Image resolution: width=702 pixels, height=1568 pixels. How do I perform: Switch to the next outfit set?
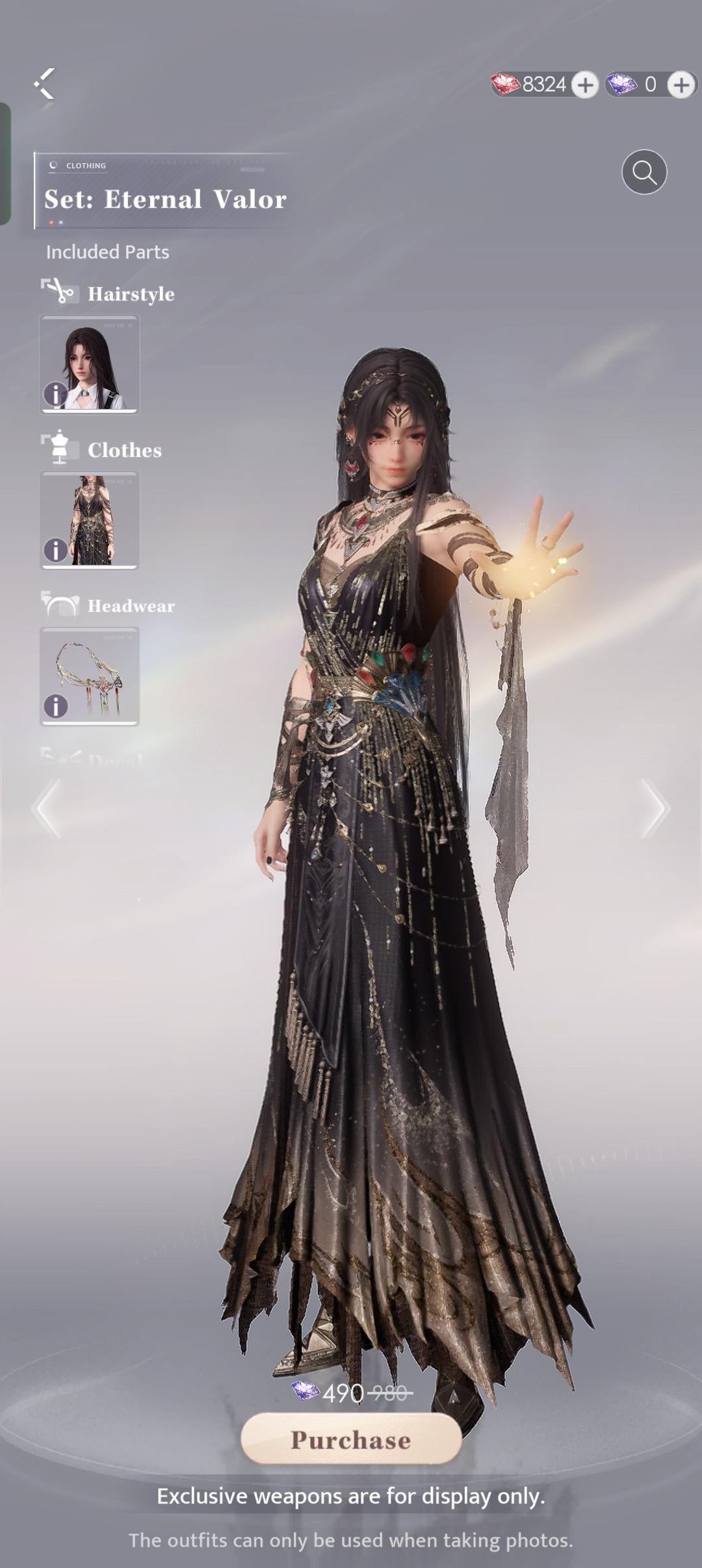click(x=654, y=808)
